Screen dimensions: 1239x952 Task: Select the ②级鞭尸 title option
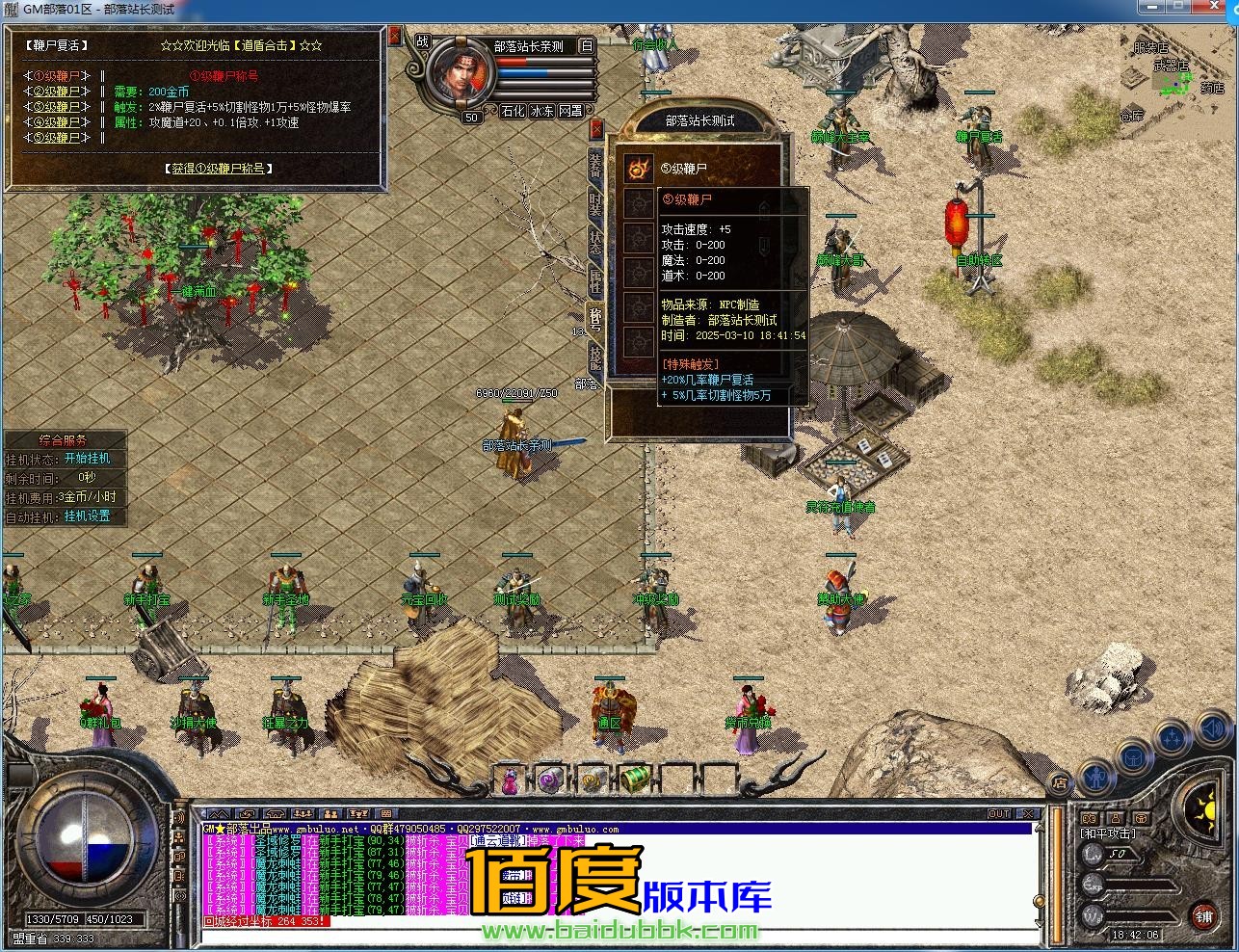(56, 92)
